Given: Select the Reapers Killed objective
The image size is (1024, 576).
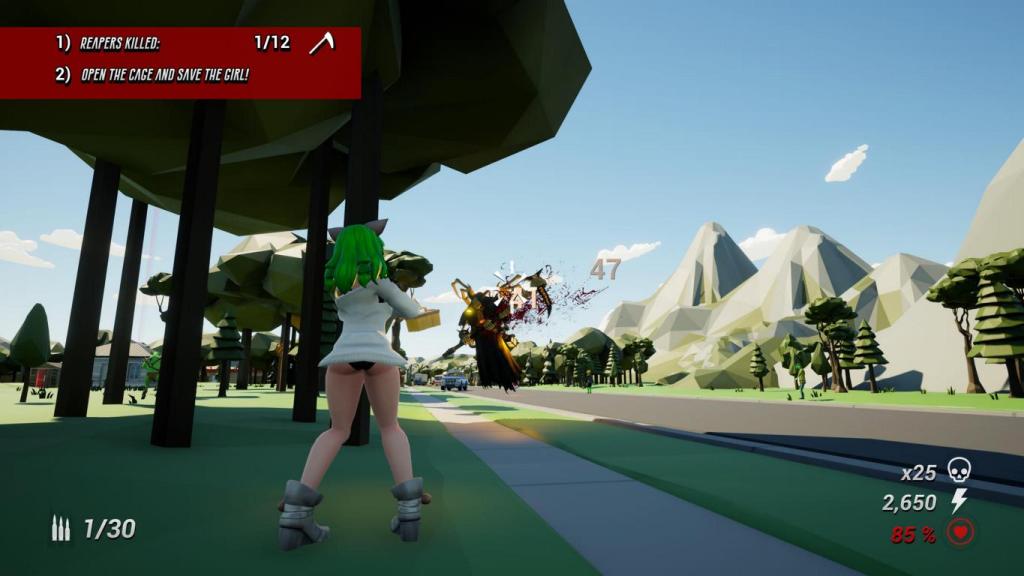Looking at the screenshot, I should [x=120, y=43].
